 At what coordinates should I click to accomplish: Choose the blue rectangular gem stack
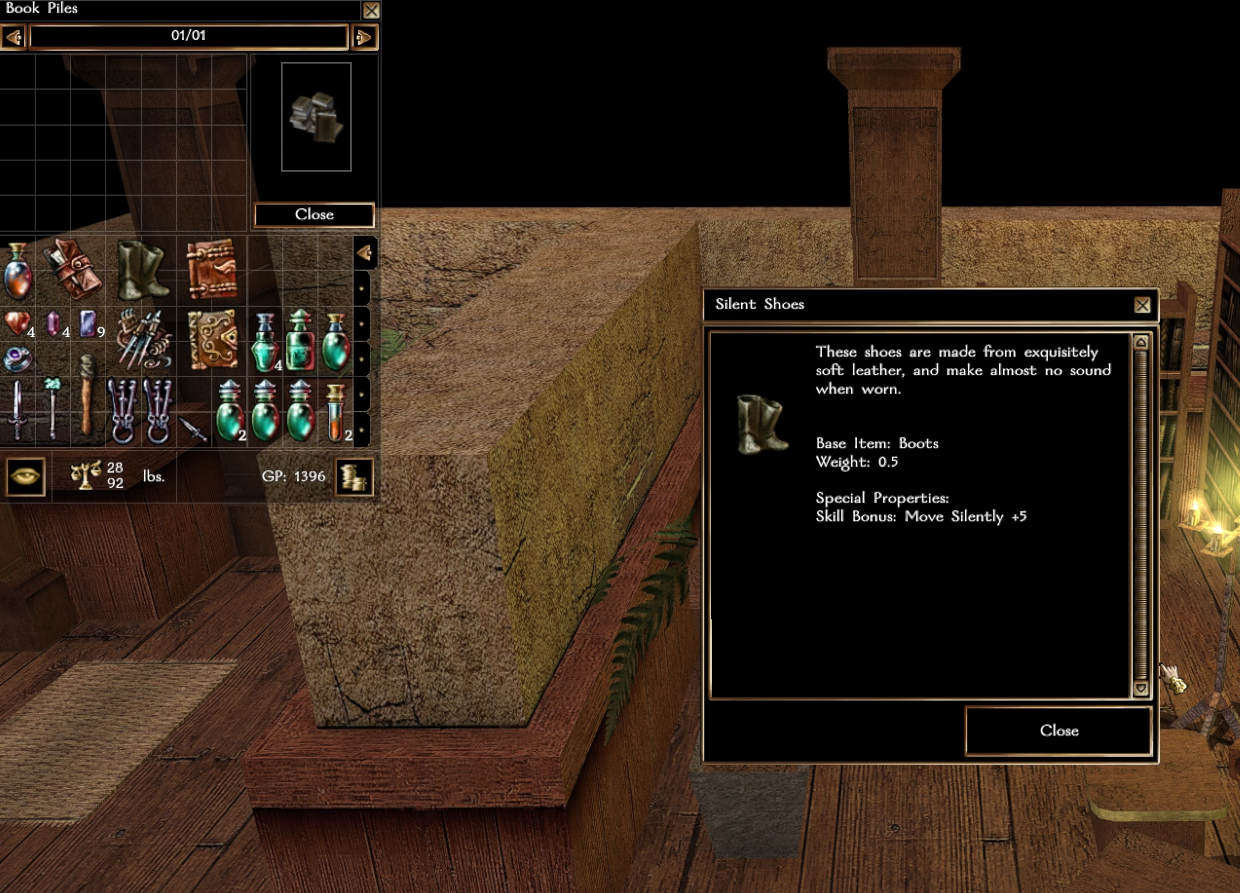(x=88, y=324)
